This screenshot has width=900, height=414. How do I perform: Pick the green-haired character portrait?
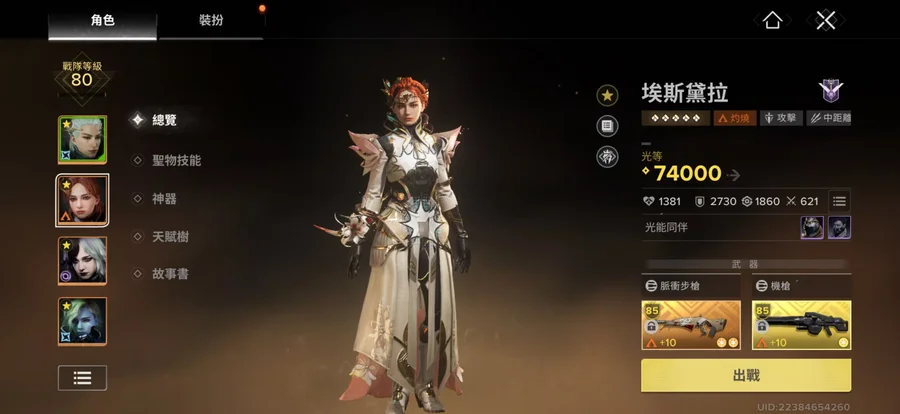(82, 322)
